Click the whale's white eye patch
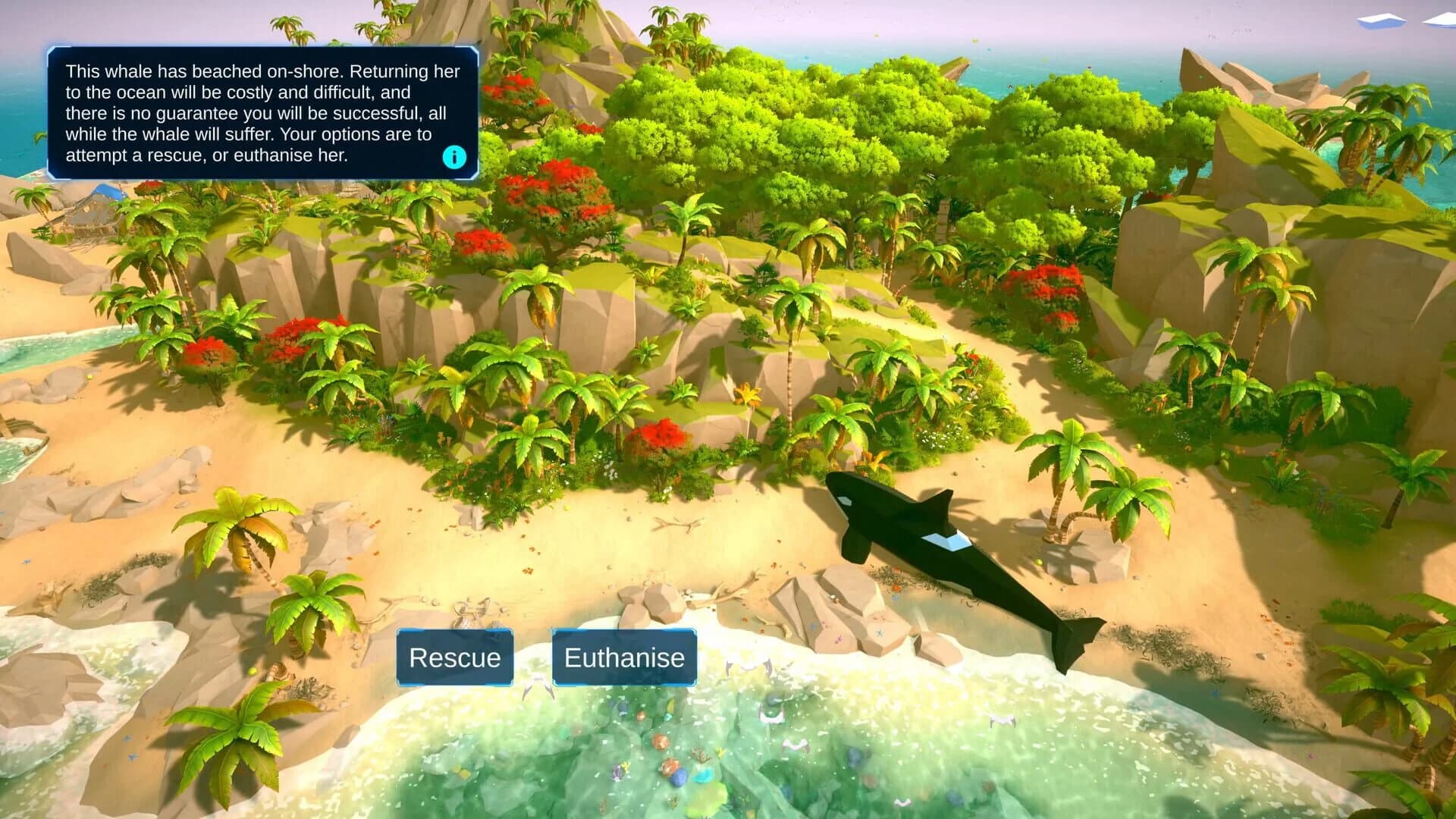 pyautogui.click(x=845, y=500)
